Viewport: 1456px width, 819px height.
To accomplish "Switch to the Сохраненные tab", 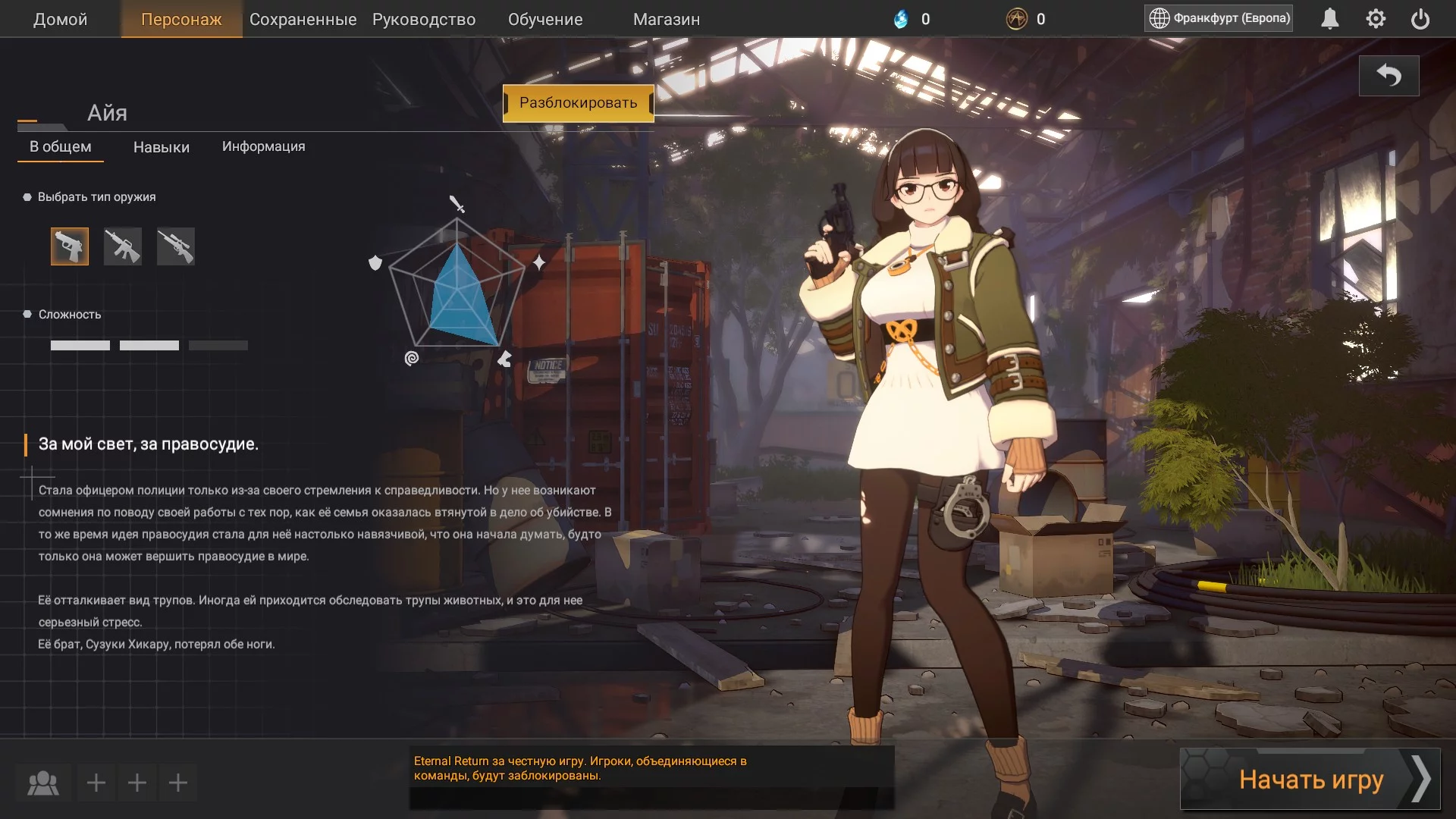I will 303,20.
